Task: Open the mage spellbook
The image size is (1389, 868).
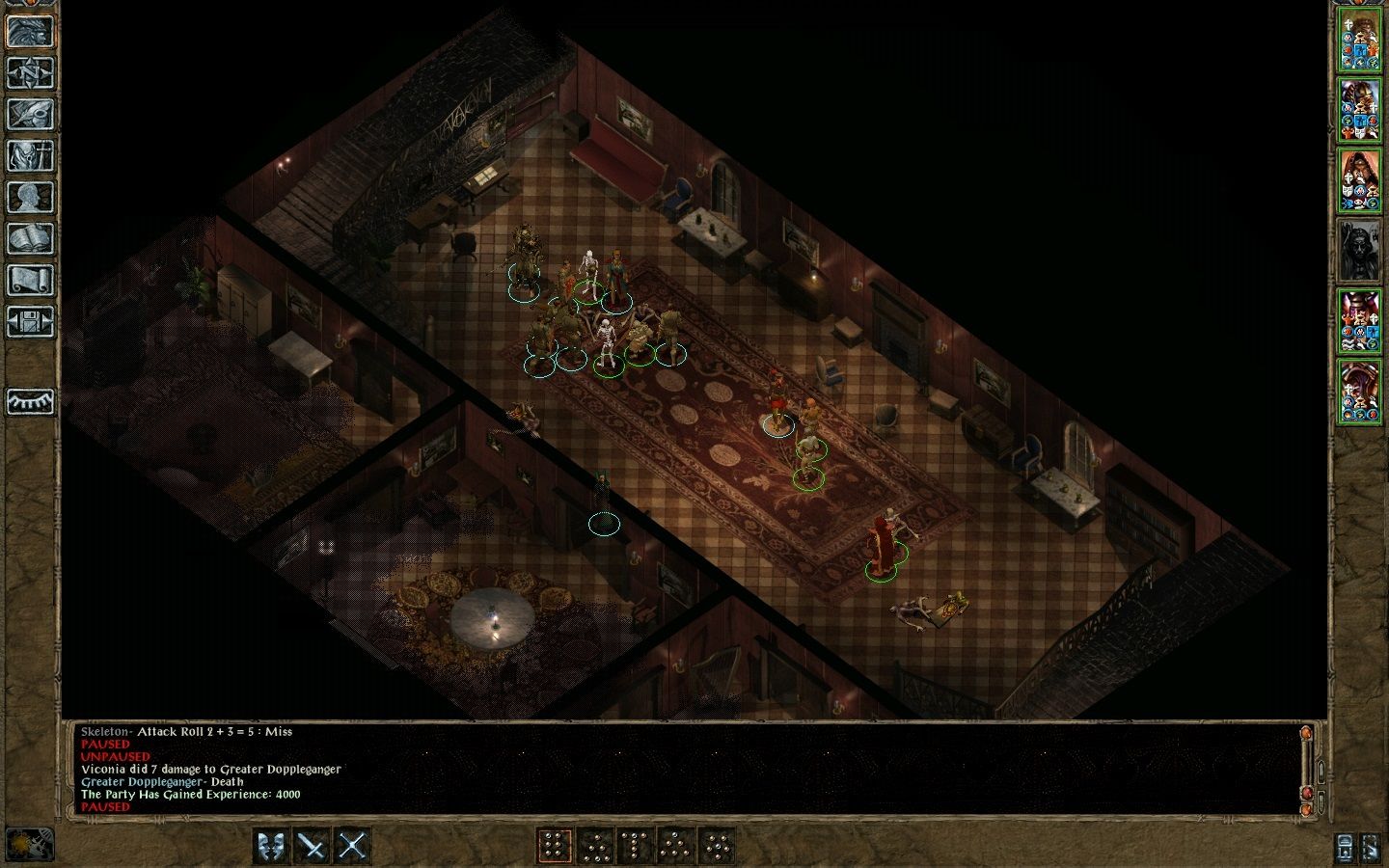Action: [x=30, y=238]
